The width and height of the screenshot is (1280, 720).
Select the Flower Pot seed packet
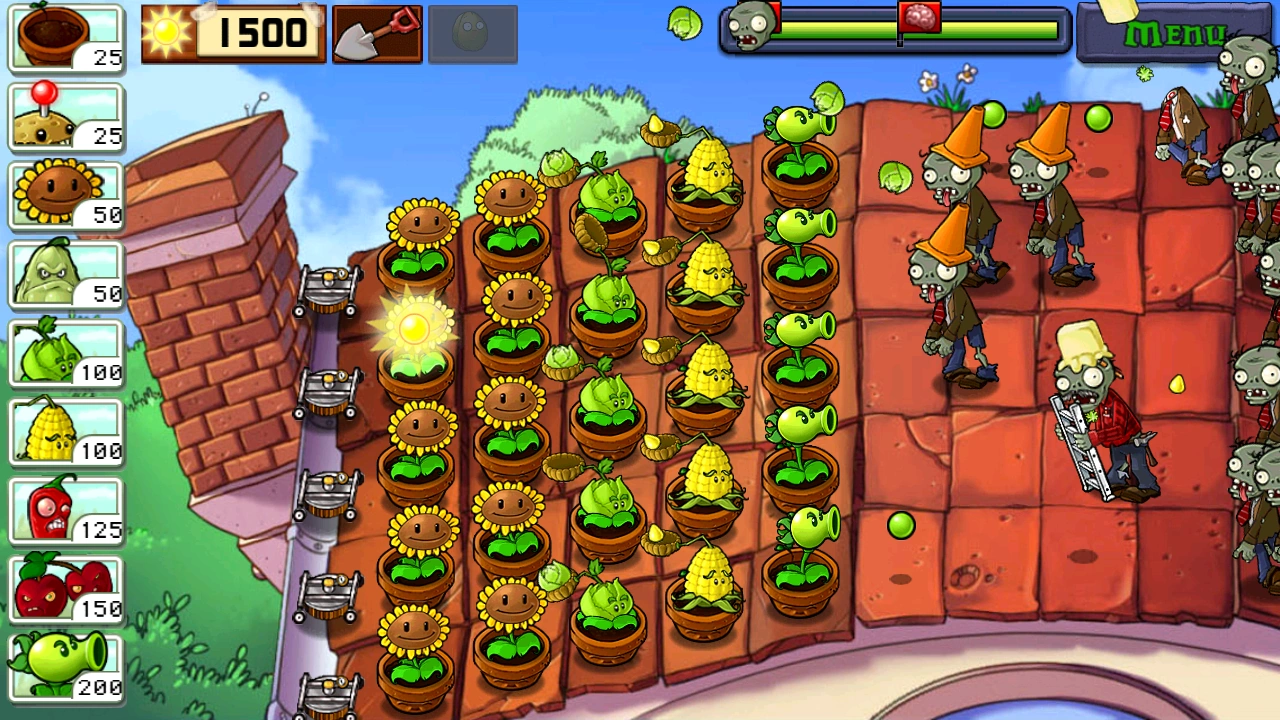tap(66, 38)
